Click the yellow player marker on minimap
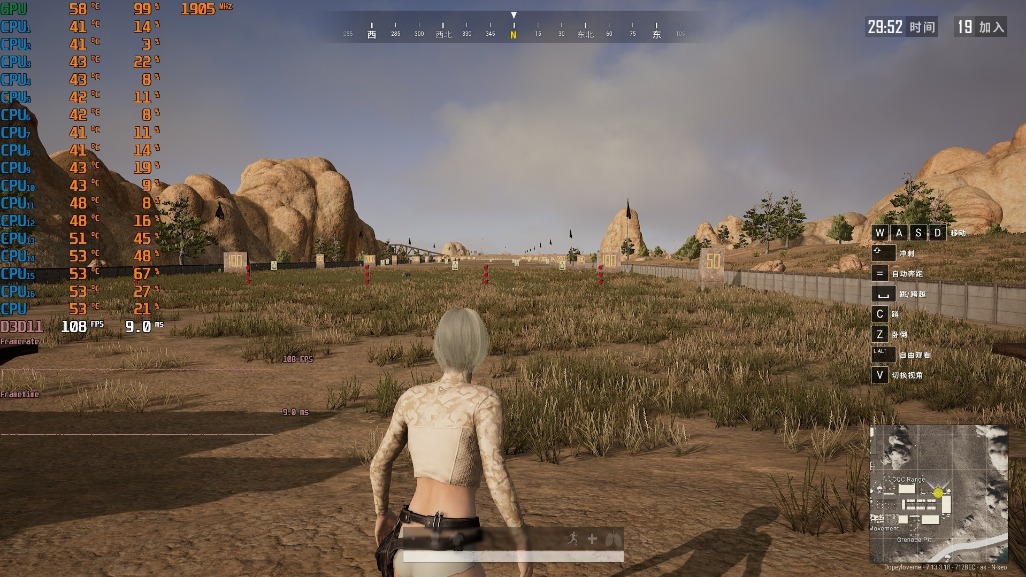Viewport: 1026px width, 577px height. tap(938, 492)
